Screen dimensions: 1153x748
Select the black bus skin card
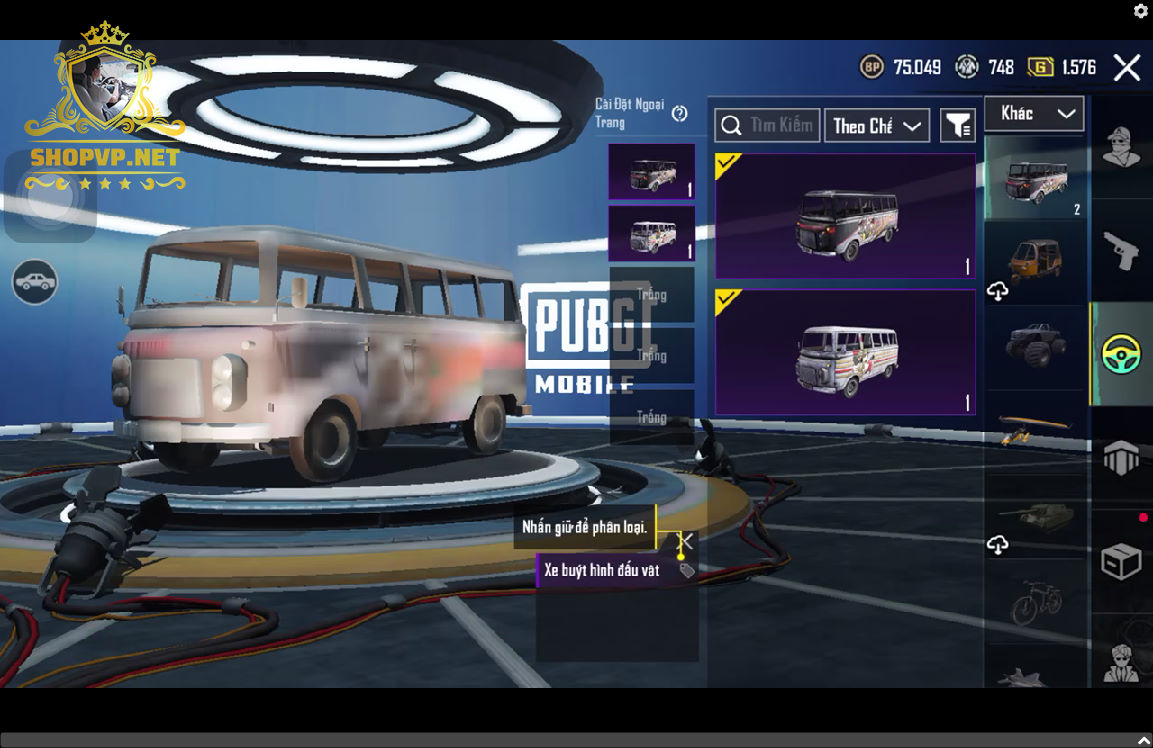tap(845, 216)
